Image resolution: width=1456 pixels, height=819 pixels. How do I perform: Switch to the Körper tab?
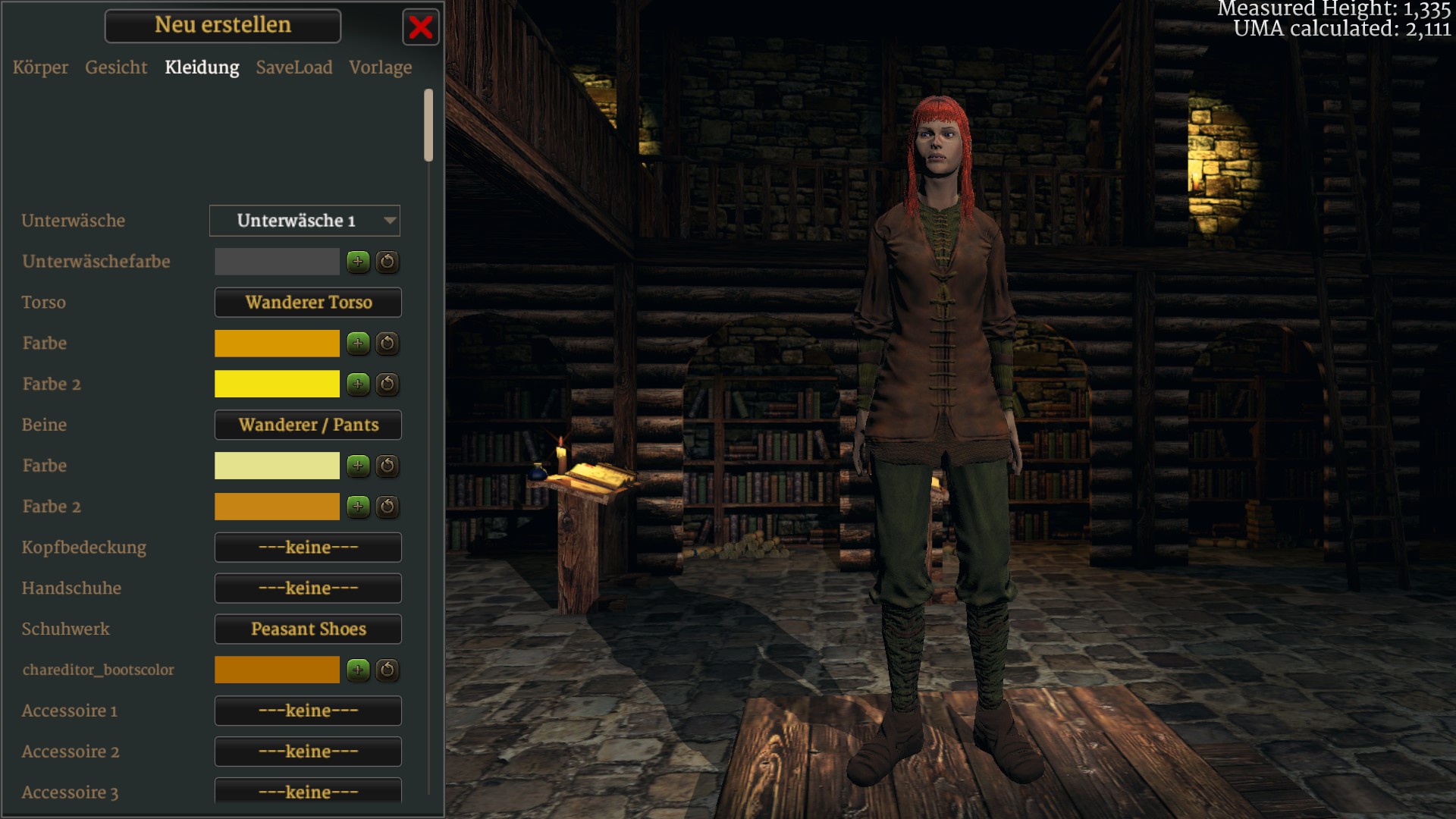[x=40, y=67]
